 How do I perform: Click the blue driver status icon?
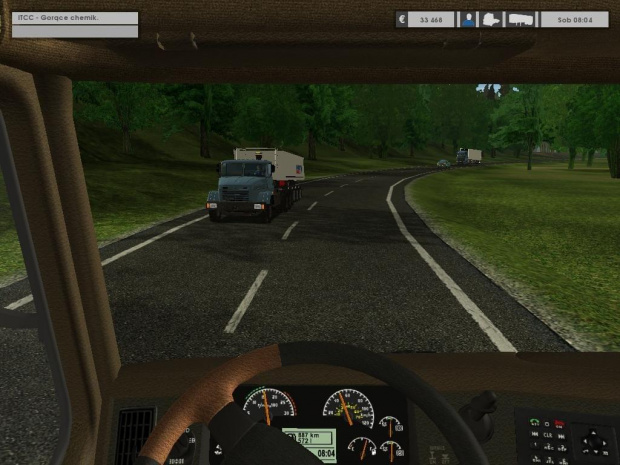467,19
